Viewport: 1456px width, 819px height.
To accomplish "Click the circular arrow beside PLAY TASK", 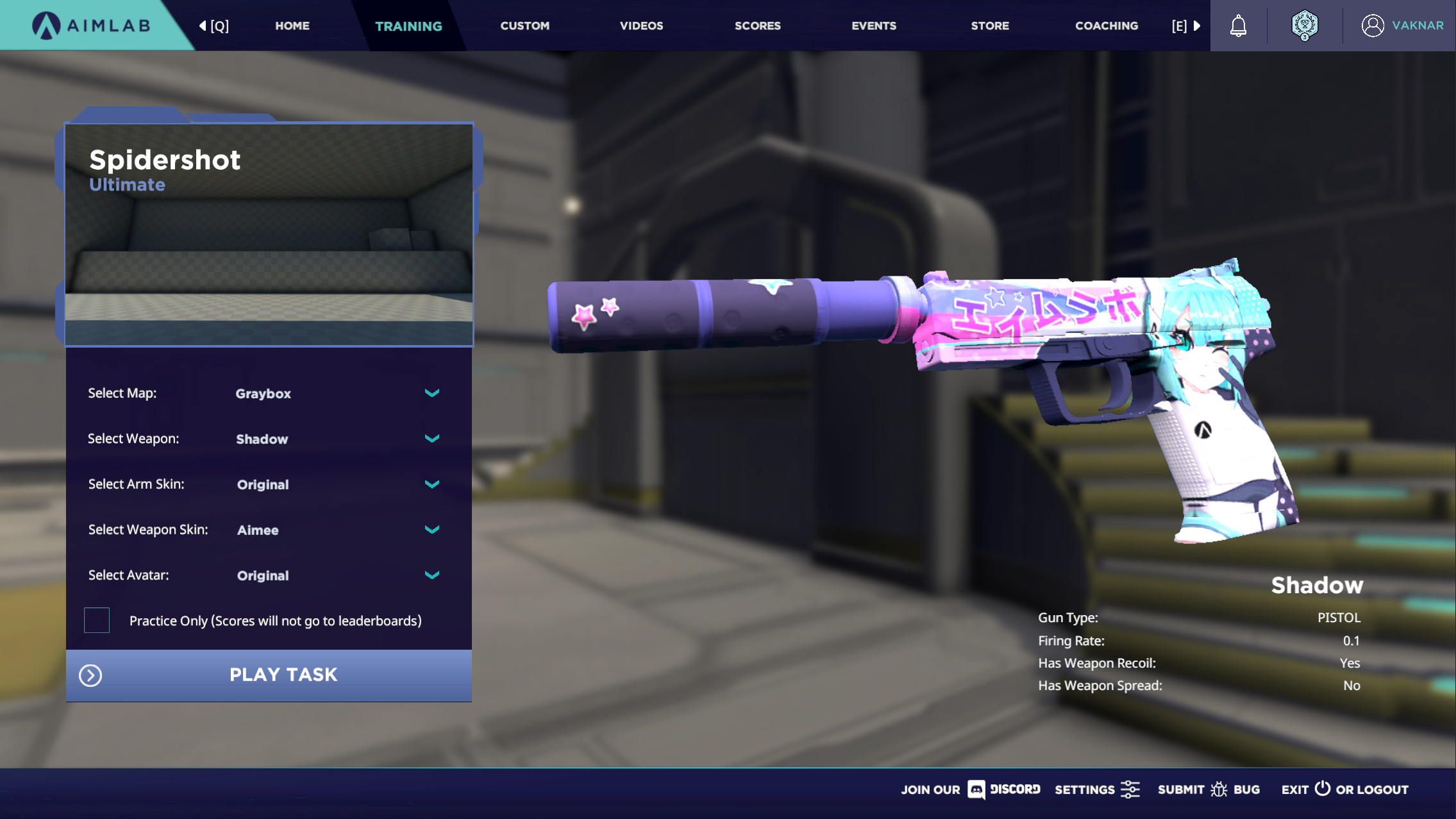I will (90, 675).
